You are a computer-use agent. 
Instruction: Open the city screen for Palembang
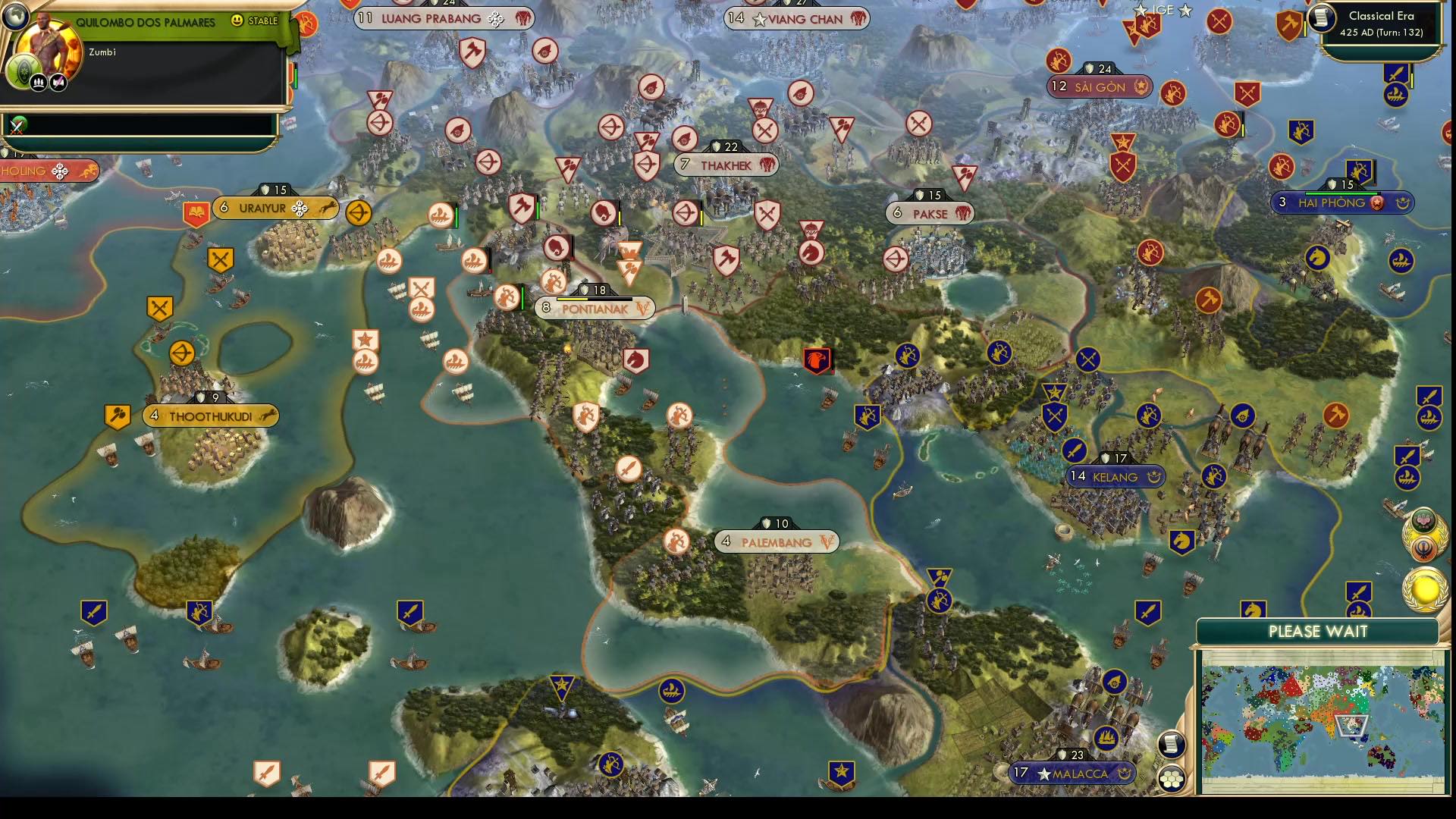[x=776, y=541]
